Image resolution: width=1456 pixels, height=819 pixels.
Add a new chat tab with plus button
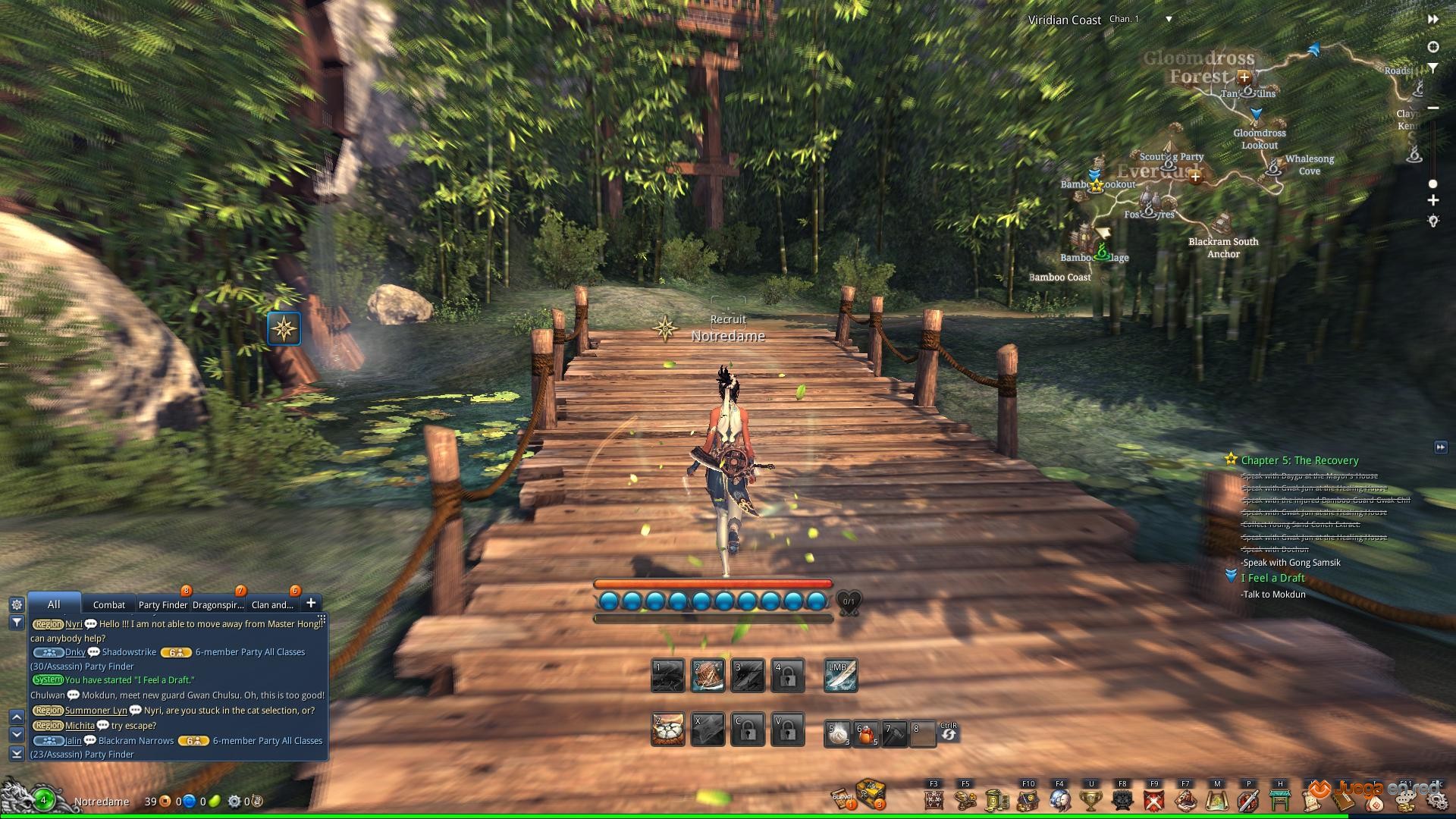311,603
